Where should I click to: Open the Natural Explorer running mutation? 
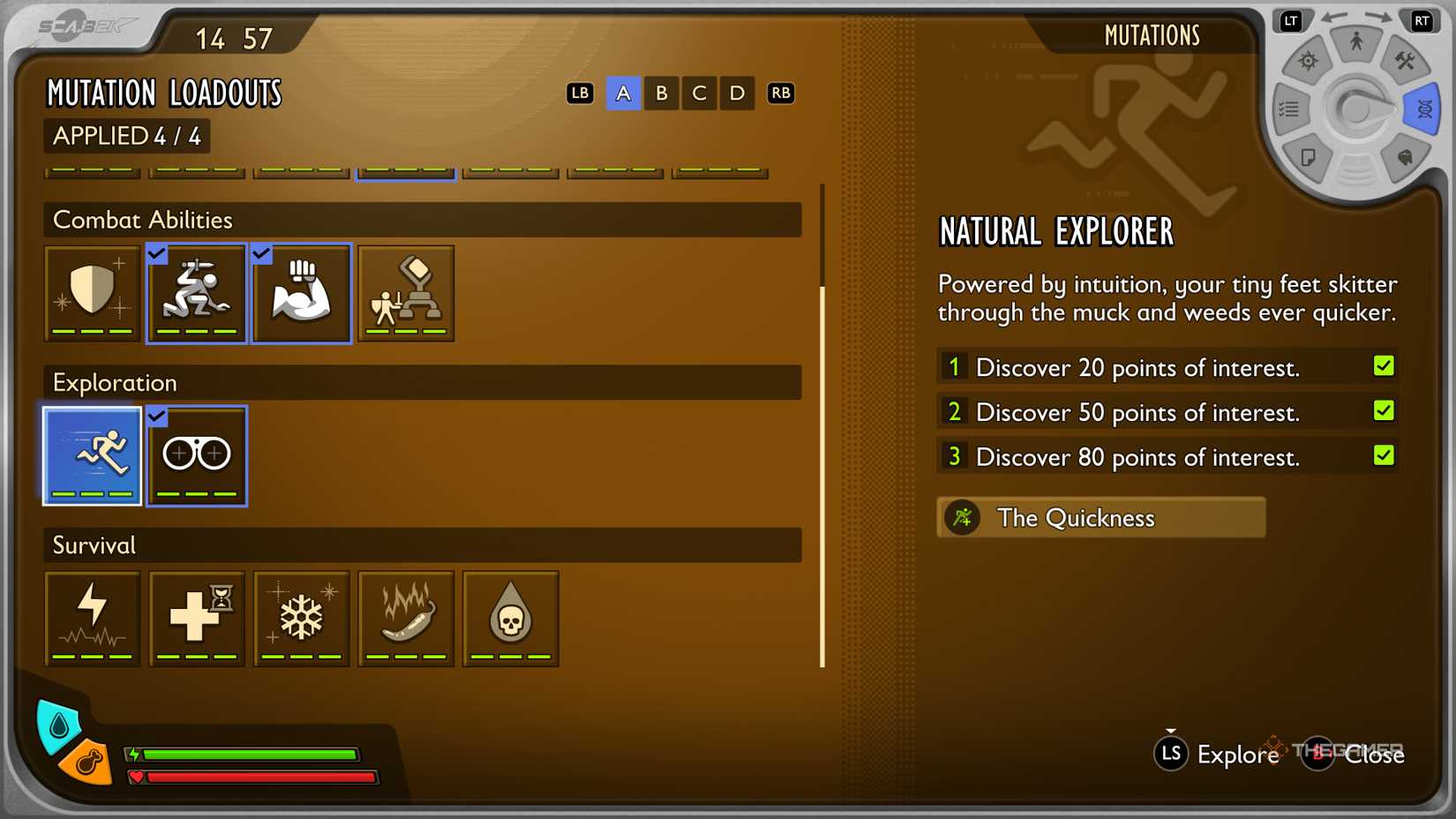[92, 455]
